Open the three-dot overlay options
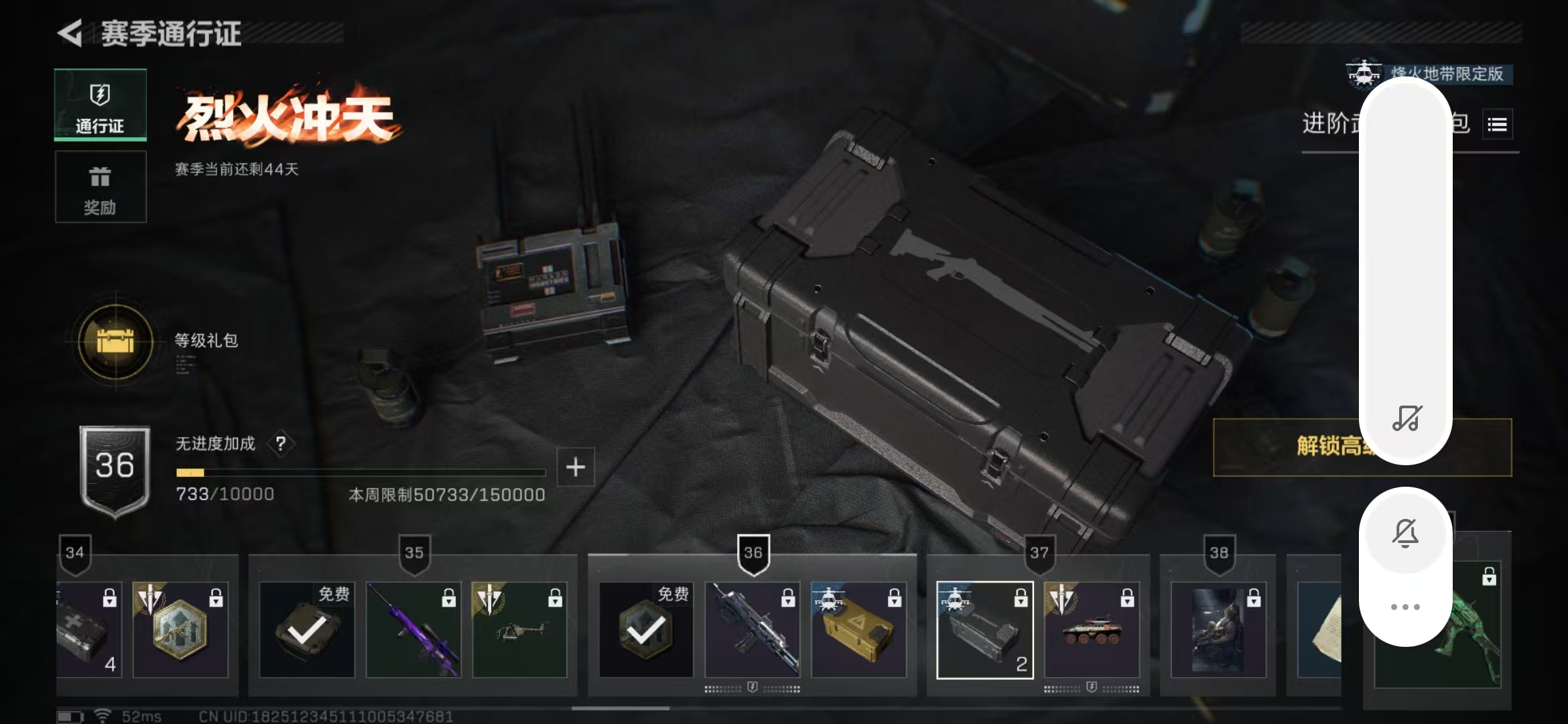 (x=1405, y=607)
